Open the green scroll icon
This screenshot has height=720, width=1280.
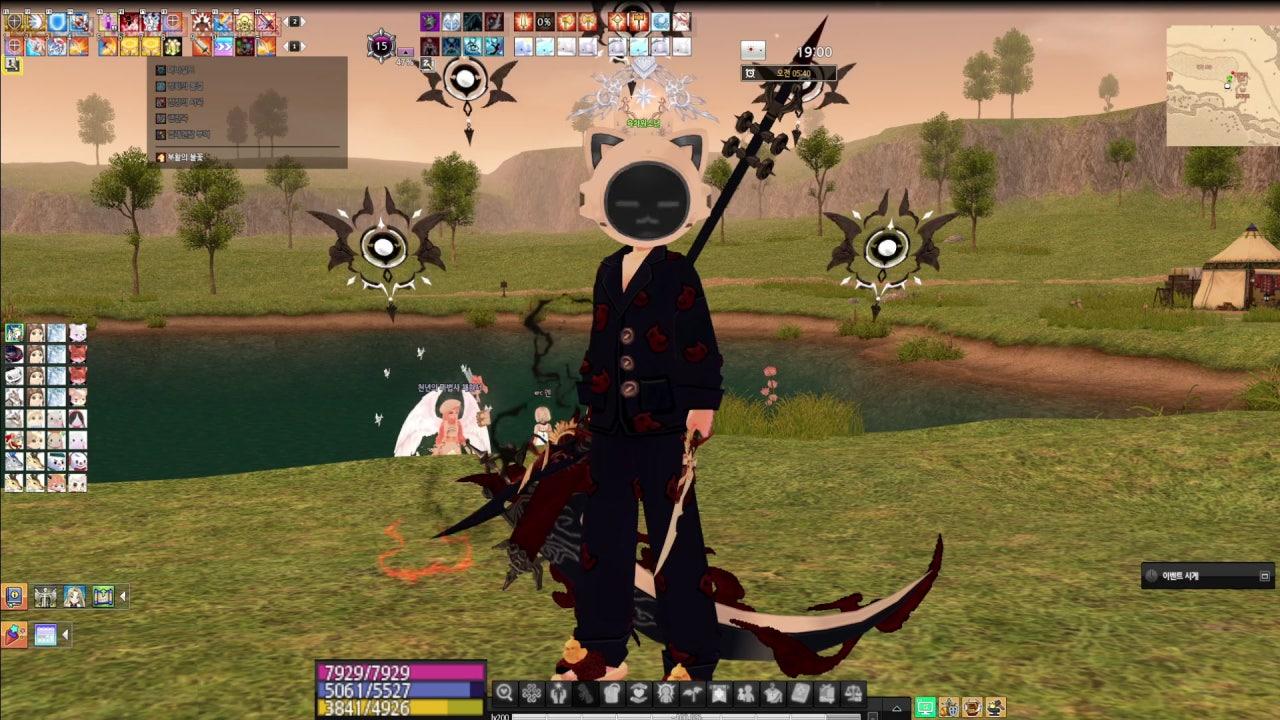[x=103, y=597]
